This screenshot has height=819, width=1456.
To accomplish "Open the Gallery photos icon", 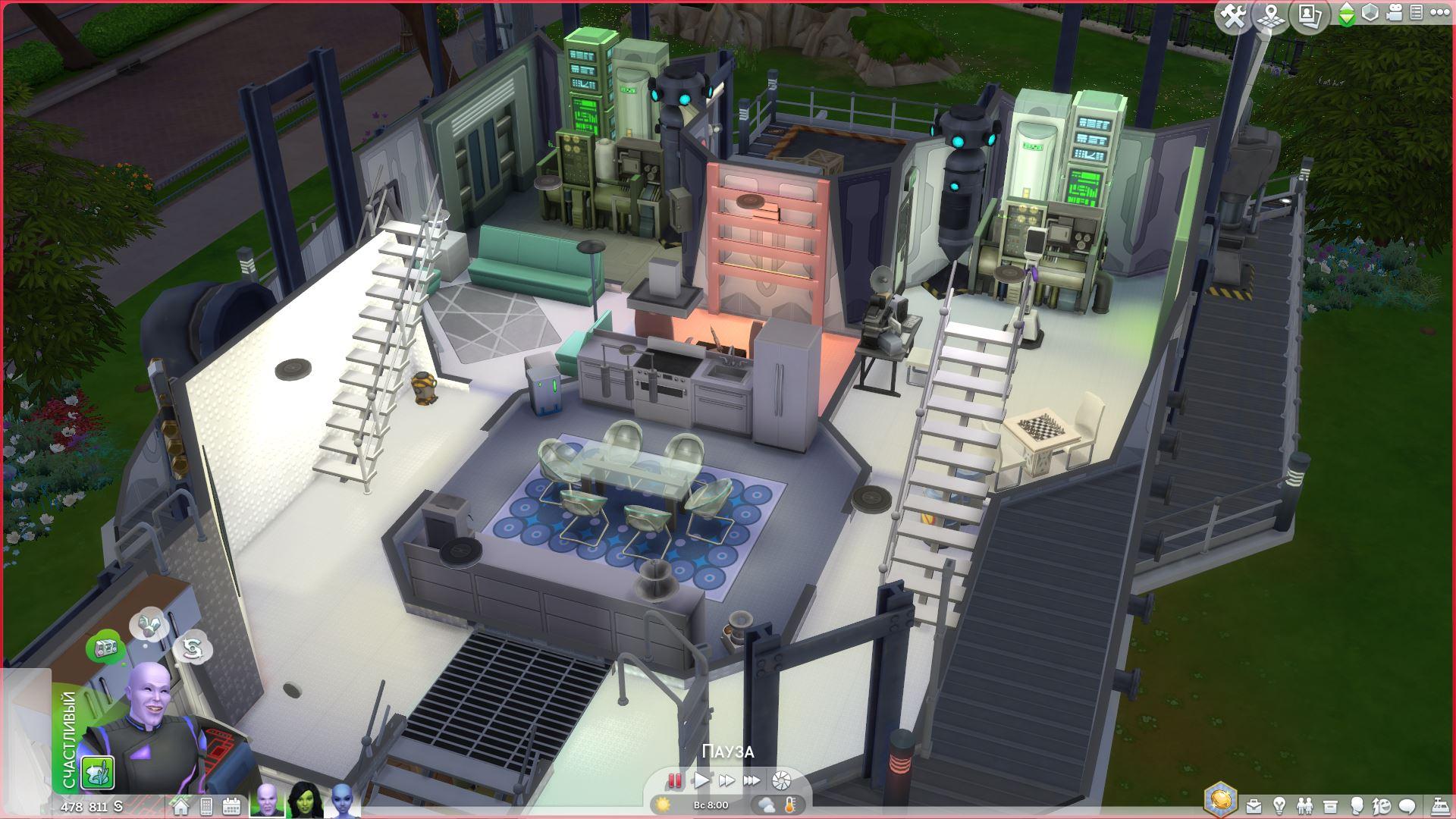I will point(1310,16).
